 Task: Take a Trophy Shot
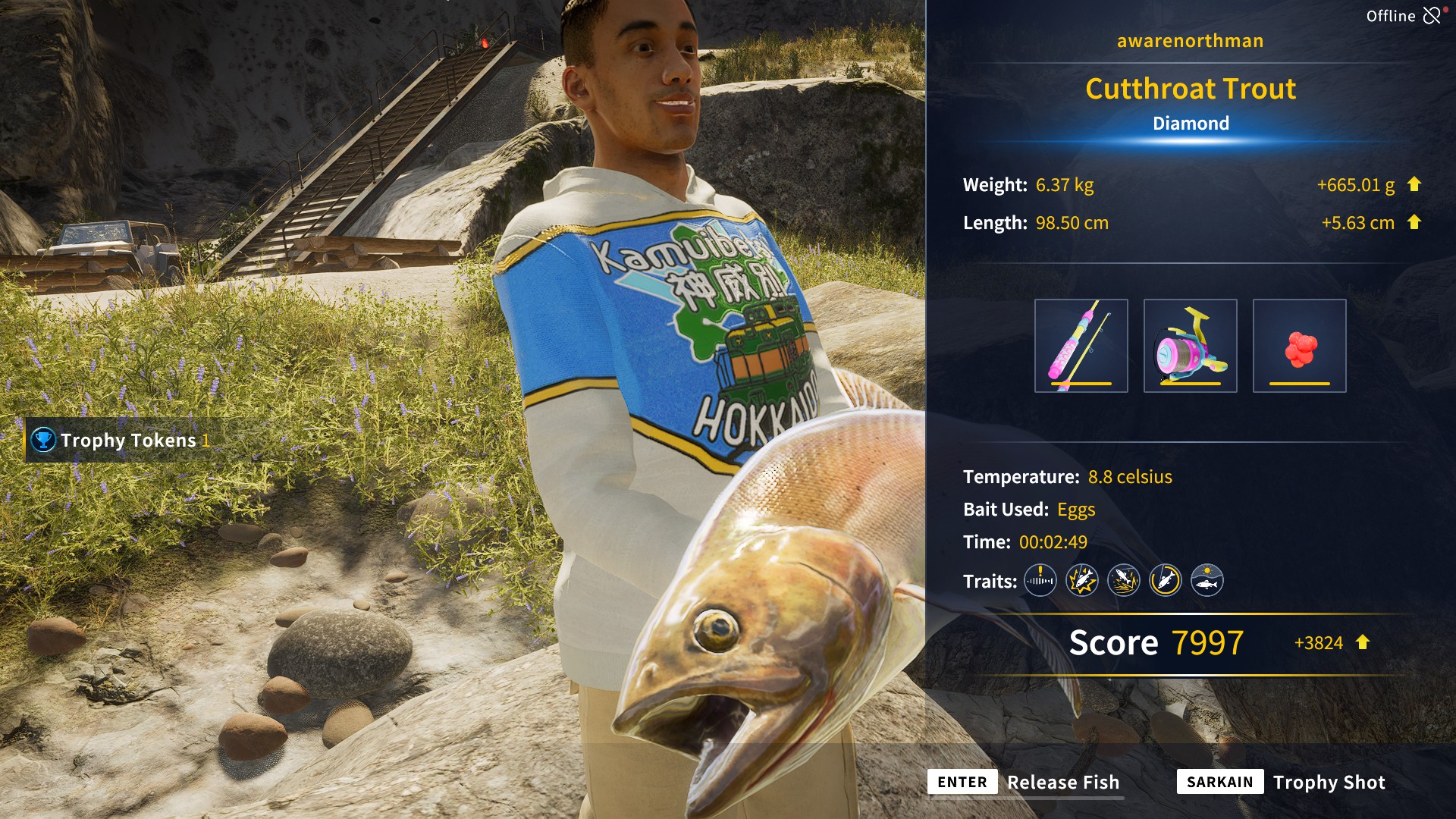point(1329,782)
